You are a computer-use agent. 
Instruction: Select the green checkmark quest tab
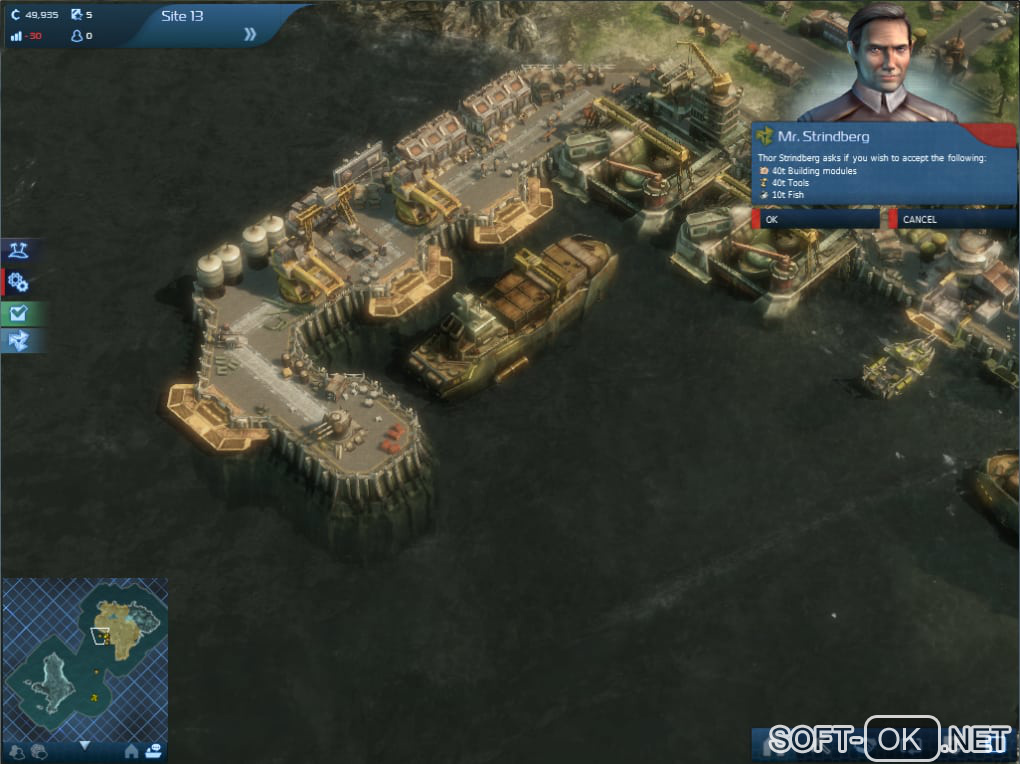18,313
